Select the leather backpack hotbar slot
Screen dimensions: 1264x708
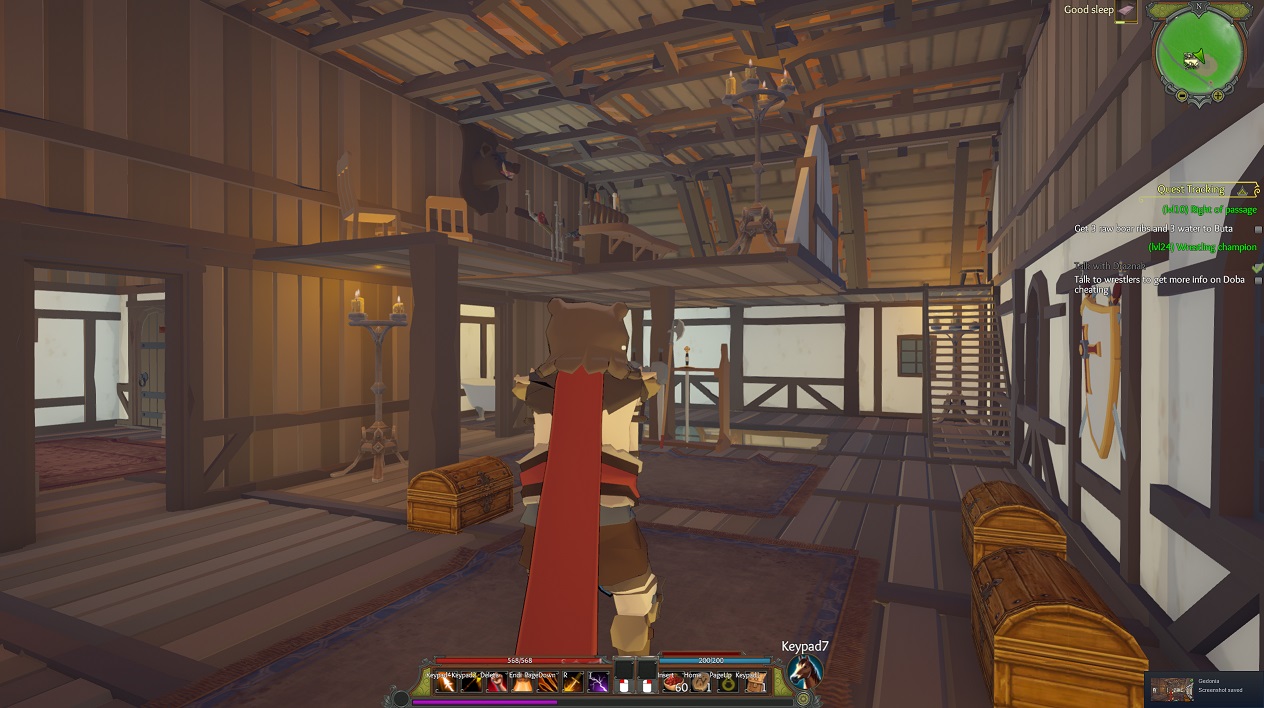tap(754, 684)
